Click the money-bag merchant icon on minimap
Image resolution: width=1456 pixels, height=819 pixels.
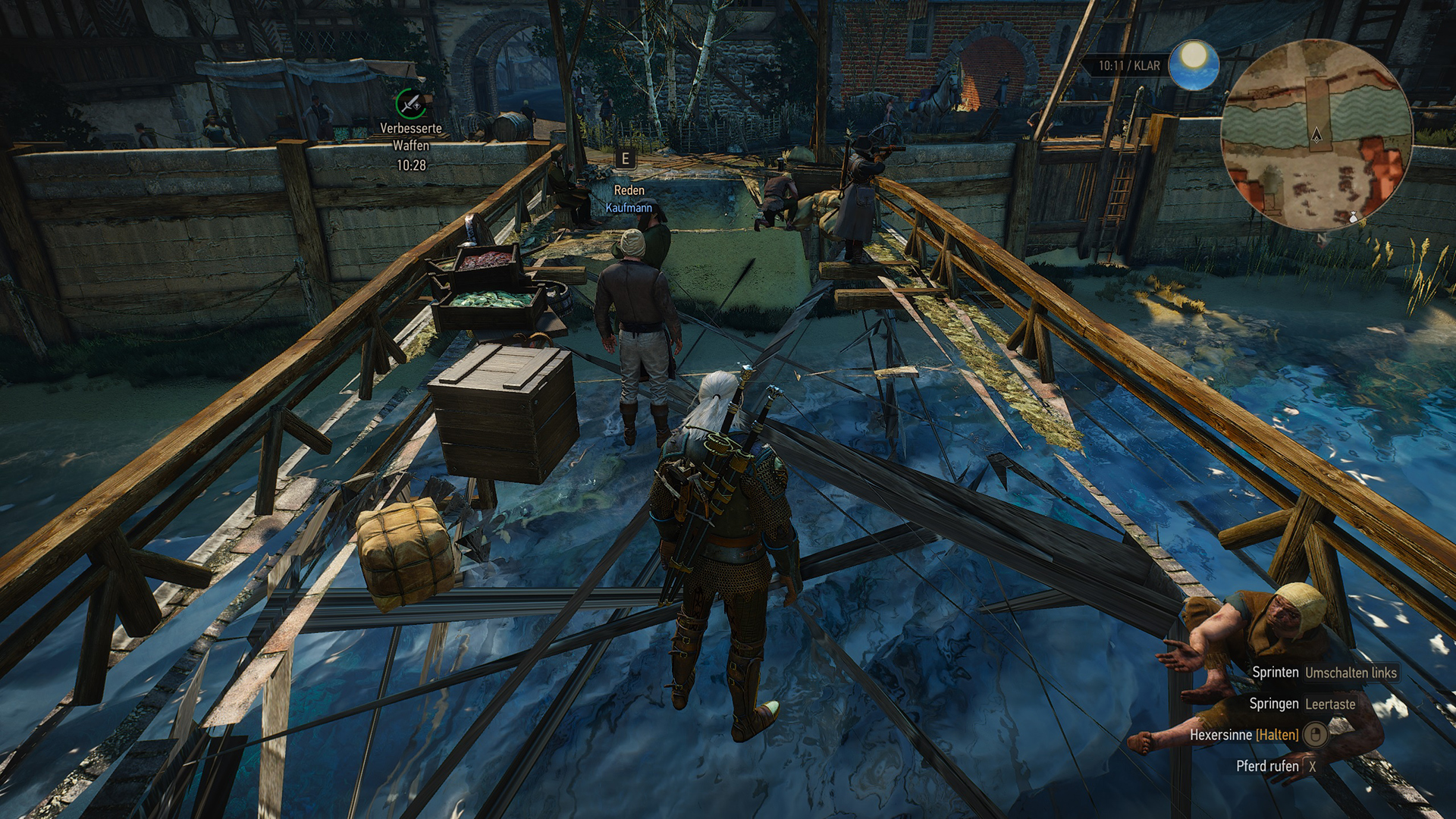pyautogui.click(x=1354, y=218)
